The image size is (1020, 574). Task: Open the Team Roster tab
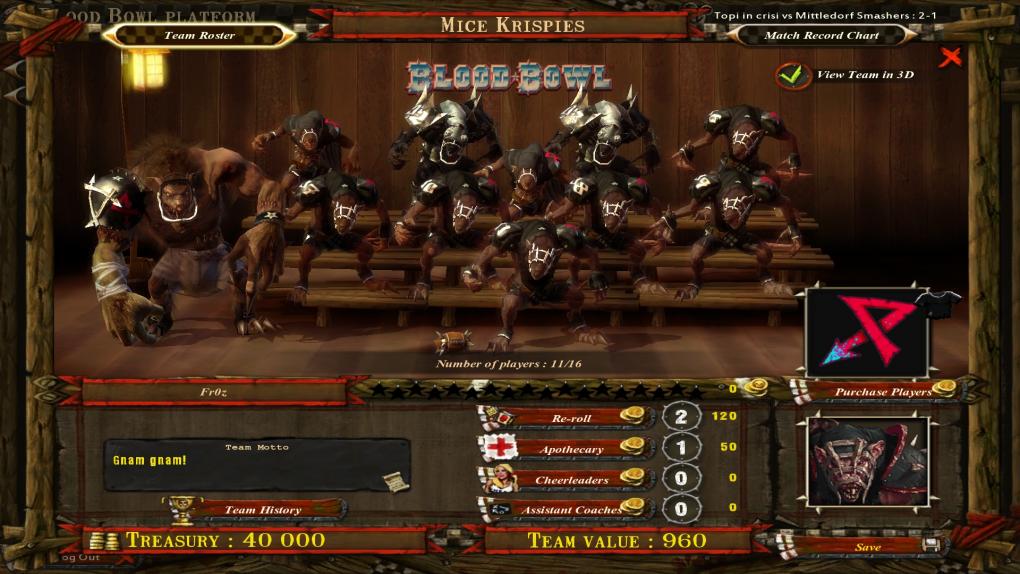tap(199, 35)
